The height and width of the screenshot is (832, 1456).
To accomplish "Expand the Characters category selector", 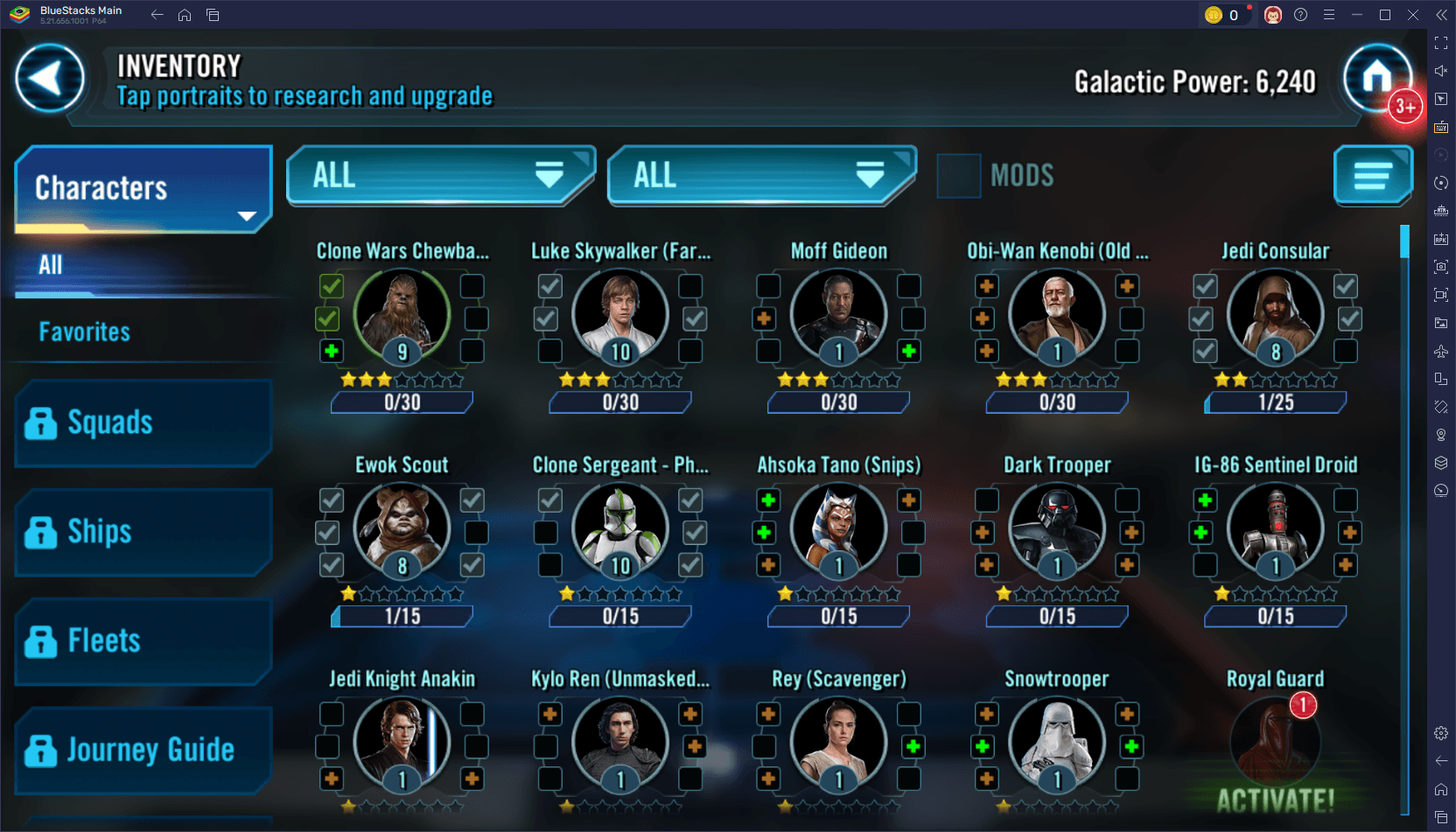I will tap(142, 188).
